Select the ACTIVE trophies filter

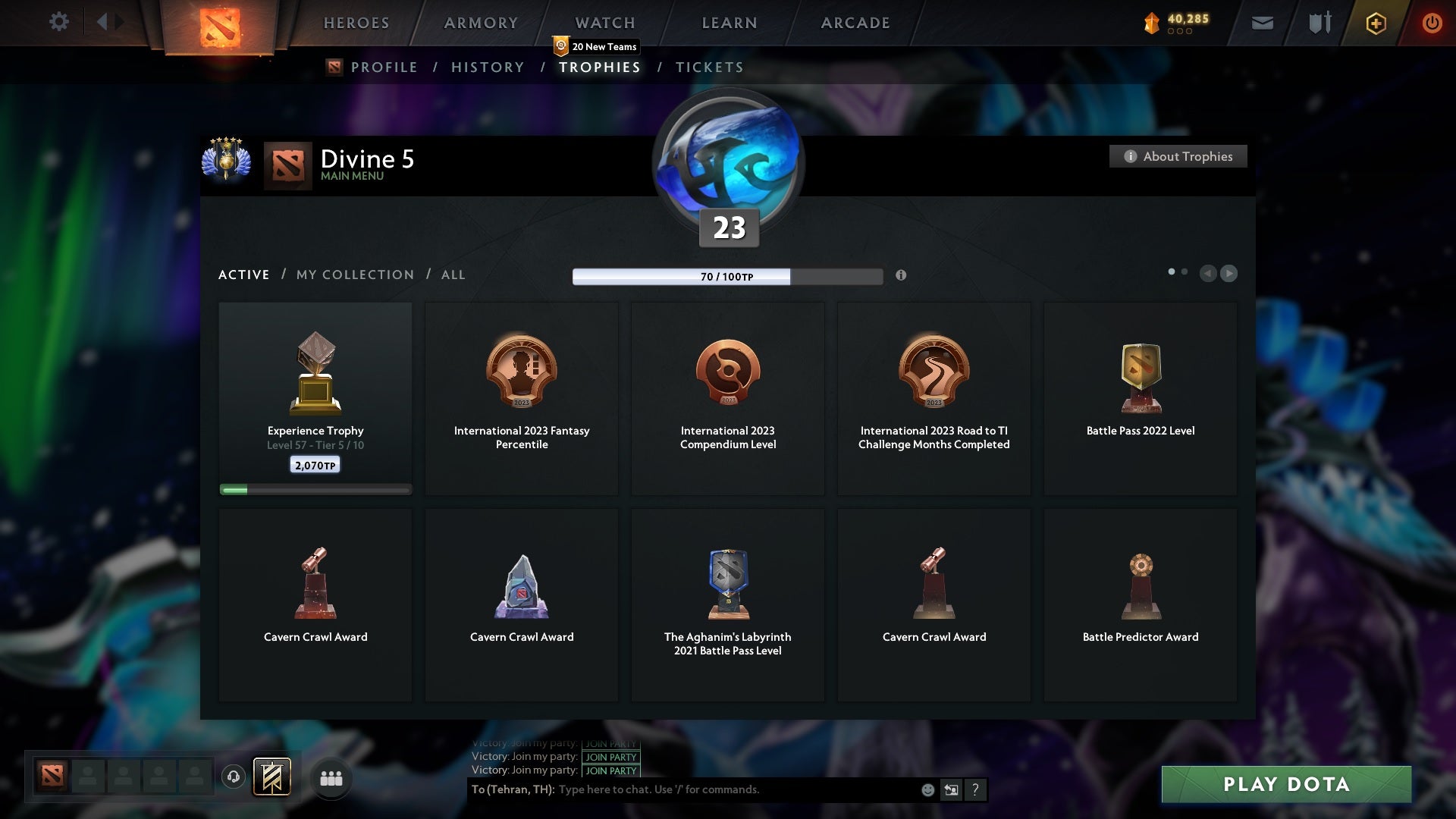tap(243, 275)
